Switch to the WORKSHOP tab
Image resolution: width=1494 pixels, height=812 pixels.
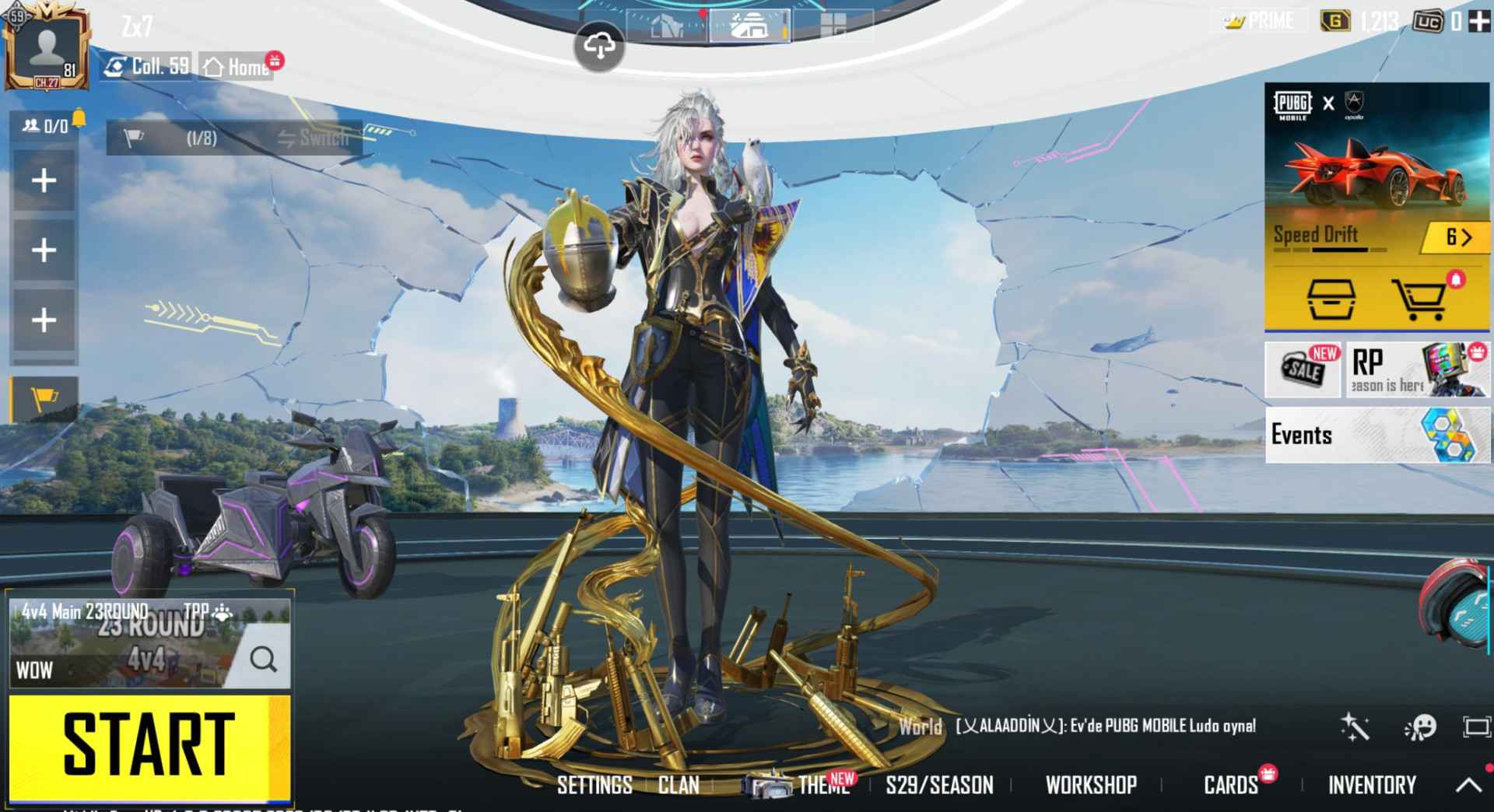pos(1092,786)
